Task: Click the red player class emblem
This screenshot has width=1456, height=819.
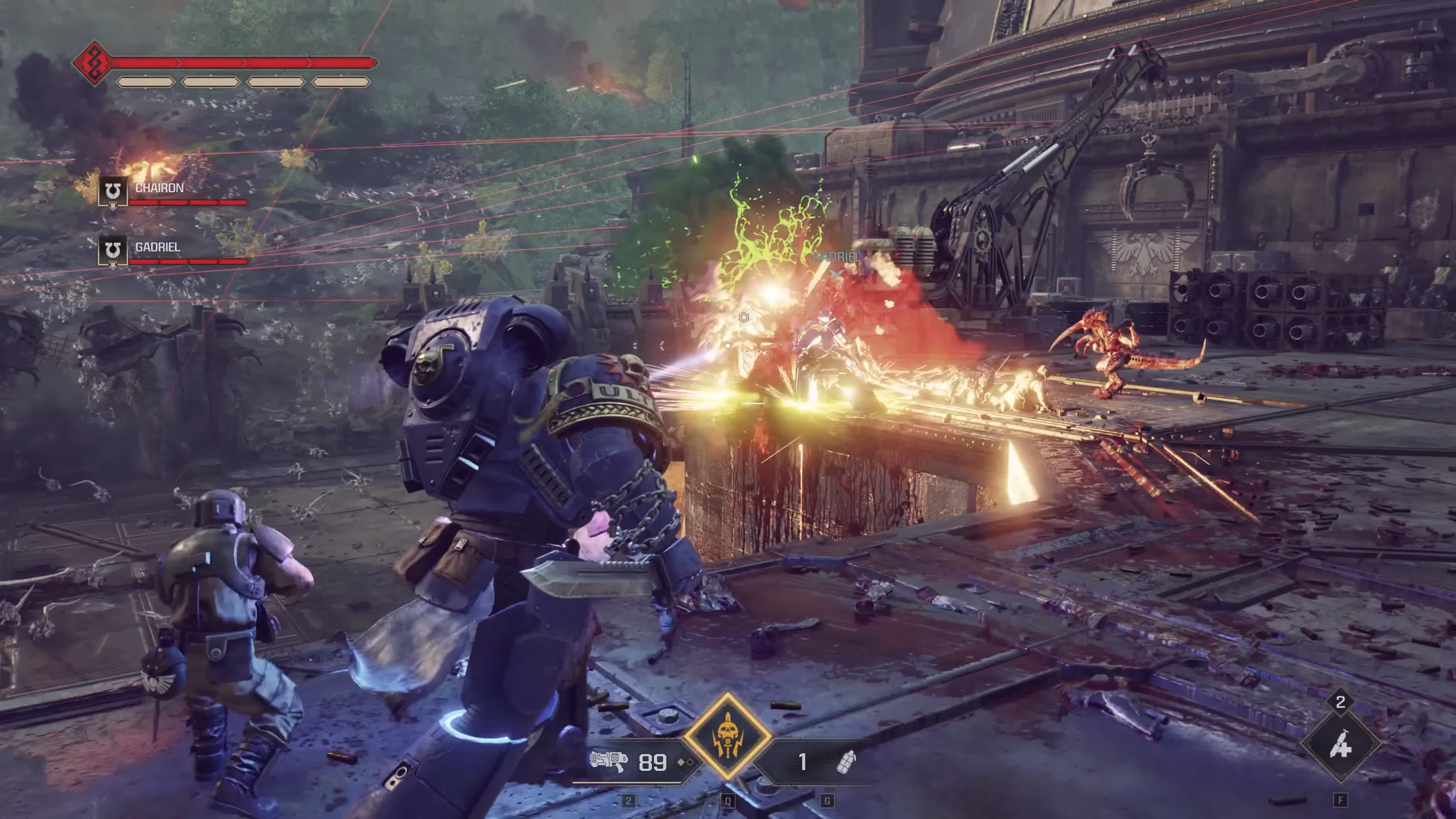Action: tap(94, 63)
